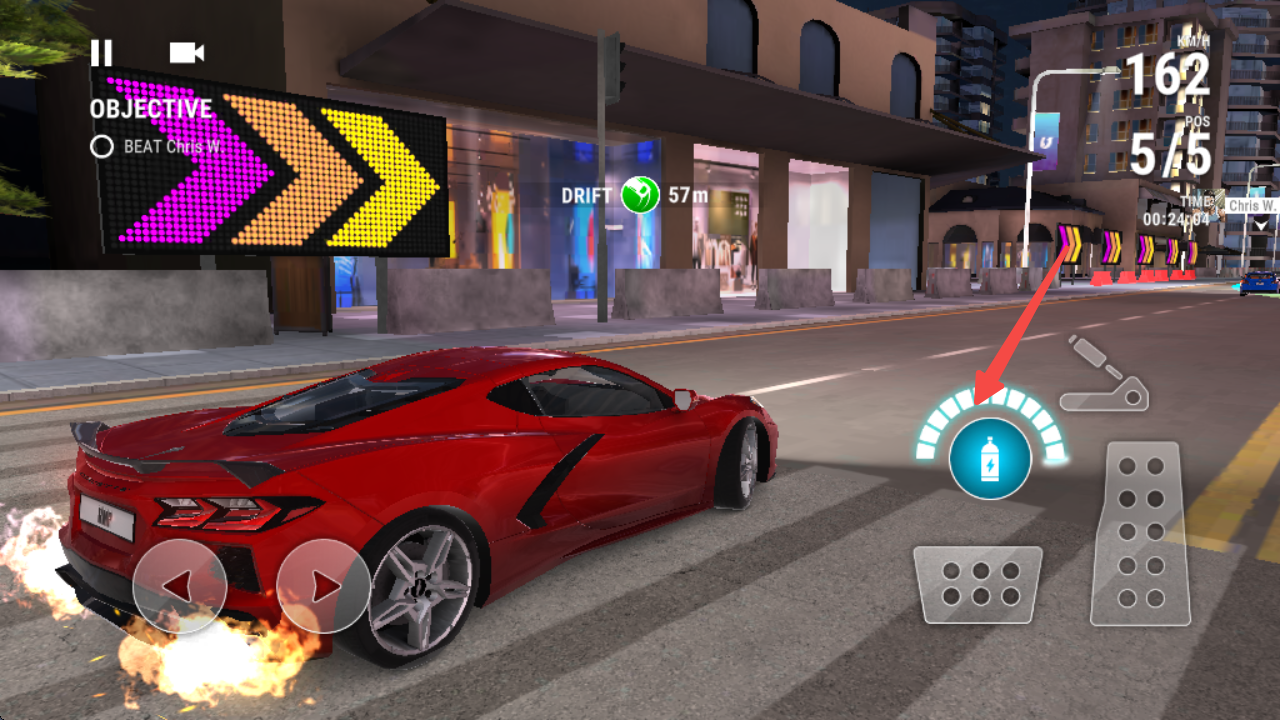Activate the nitro boost bottle button

(x=990, y=459)
